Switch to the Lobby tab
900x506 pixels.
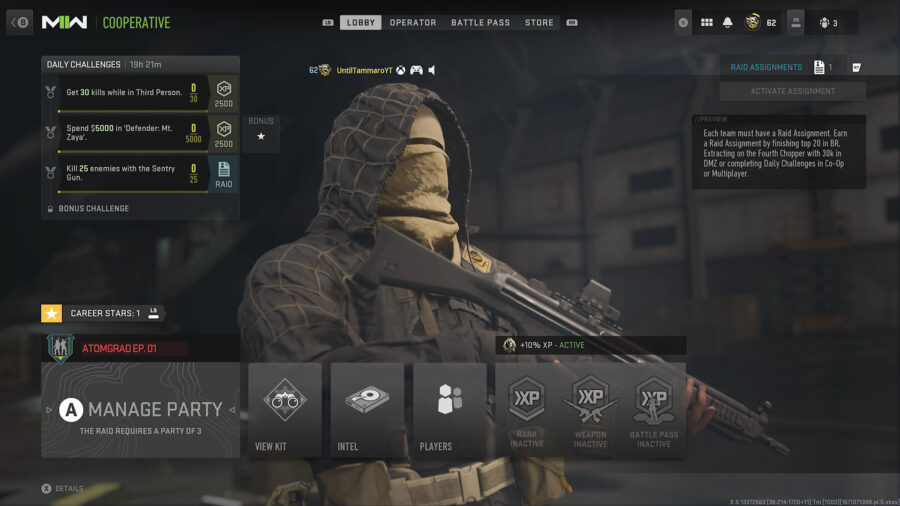[x=361, y=22]
